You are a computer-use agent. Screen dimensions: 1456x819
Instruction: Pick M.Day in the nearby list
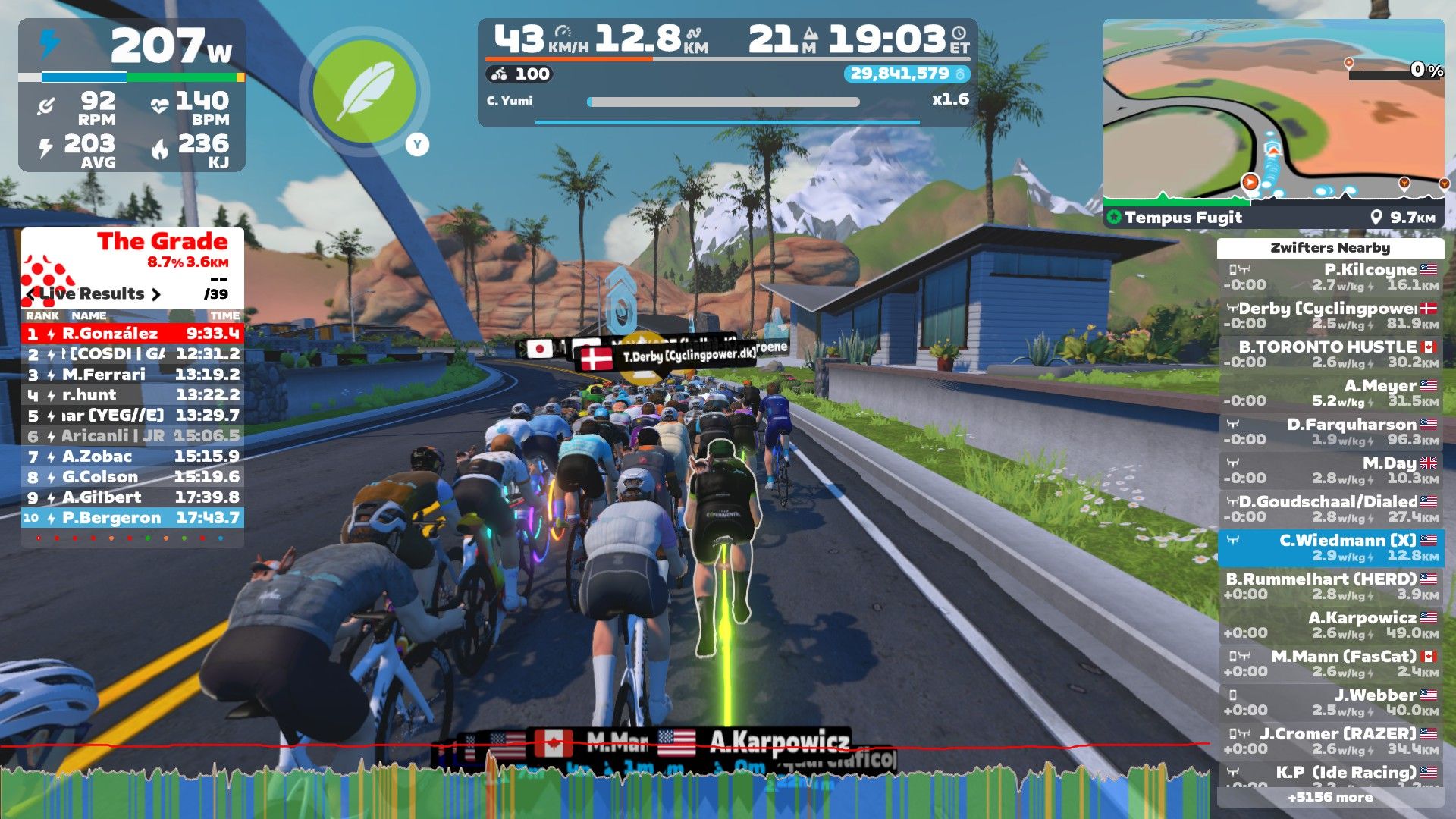(1330, 471)
